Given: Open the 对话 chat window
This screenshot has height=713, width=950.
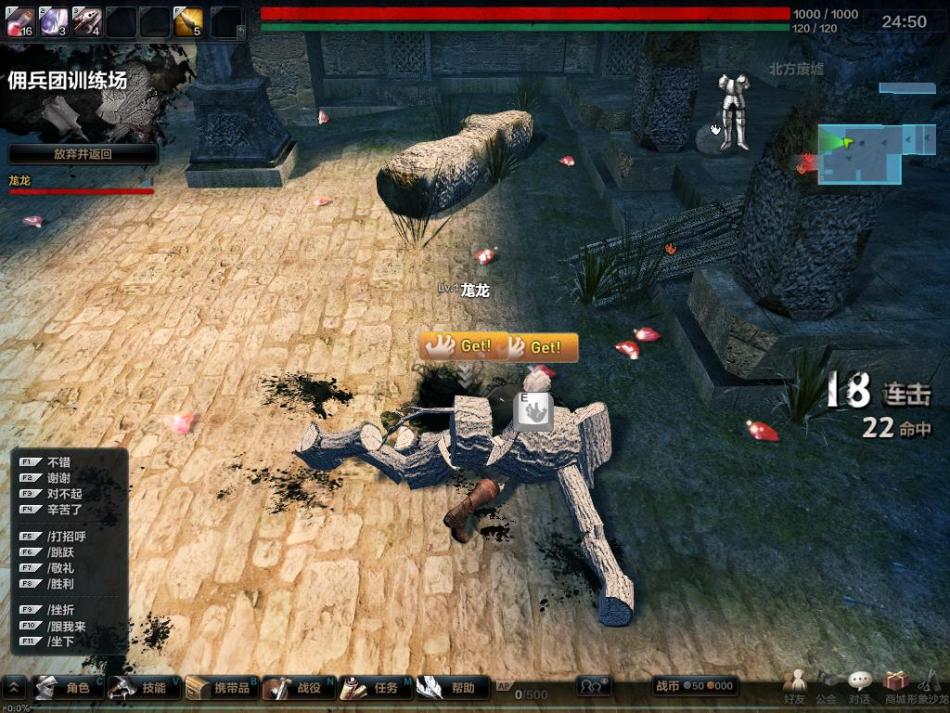Looking at the screenshot, I should (x=859, y=686).
